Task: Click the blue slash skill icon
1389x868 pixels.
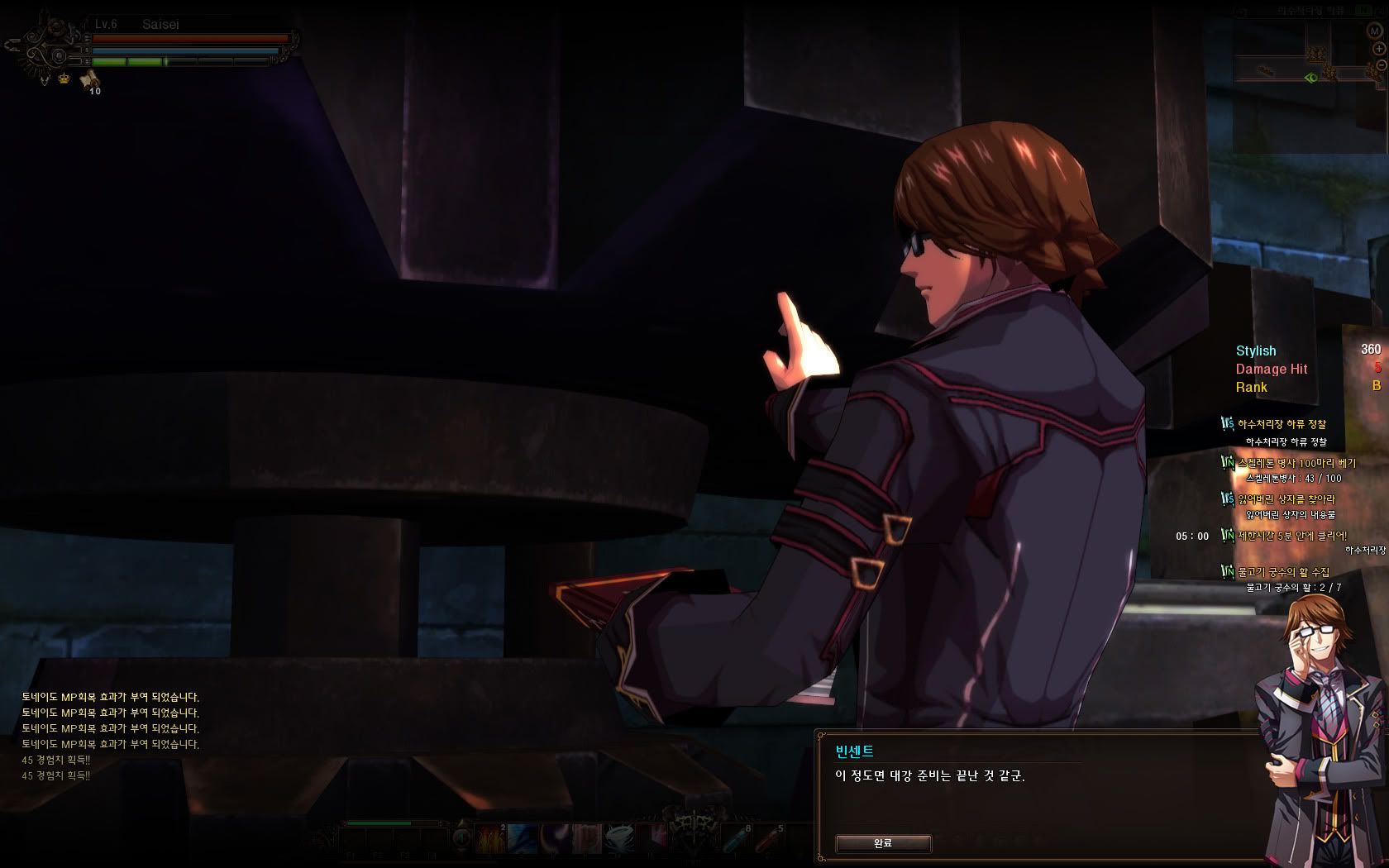Action: (523, 839)
